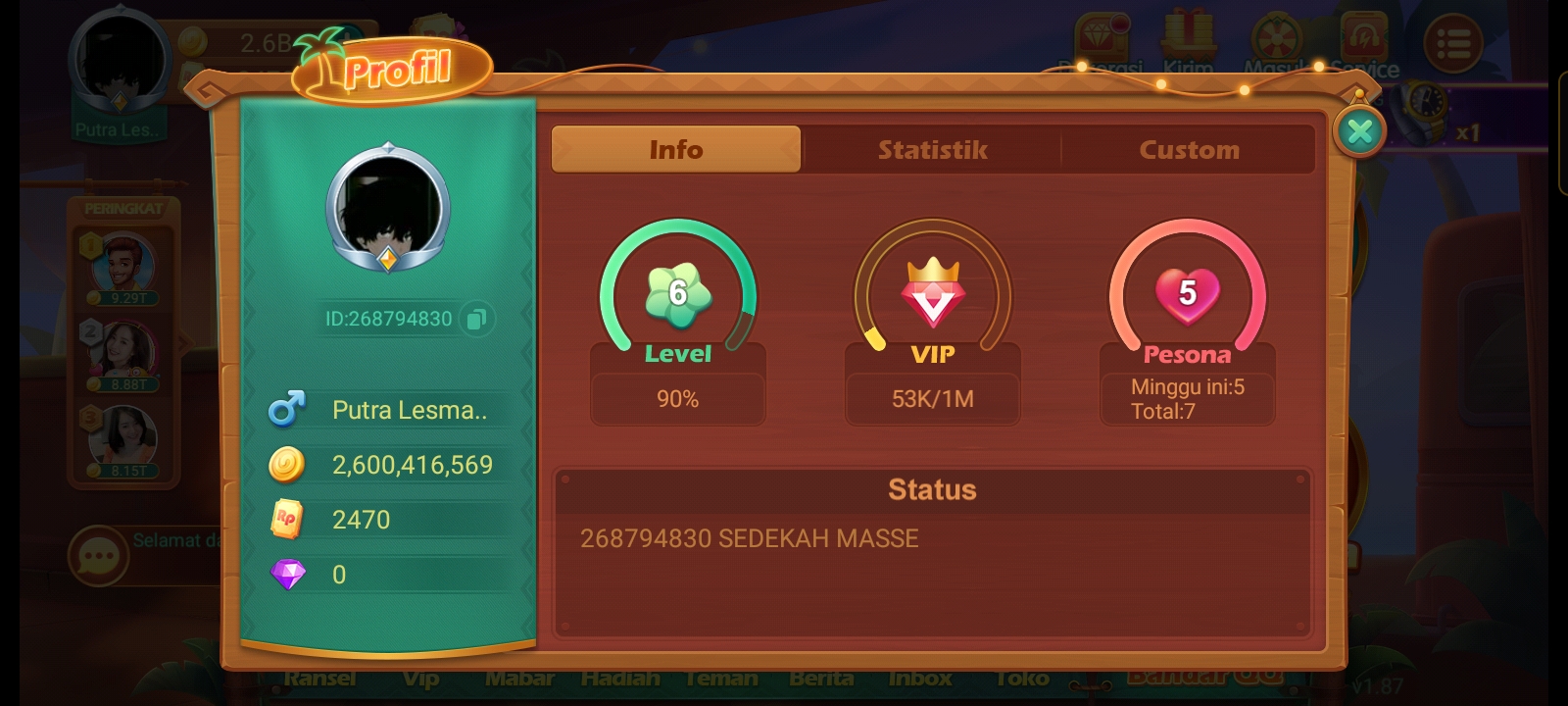The image size is (1568, 706).
Task: View the Info tab
Action: tap(676, 149)
